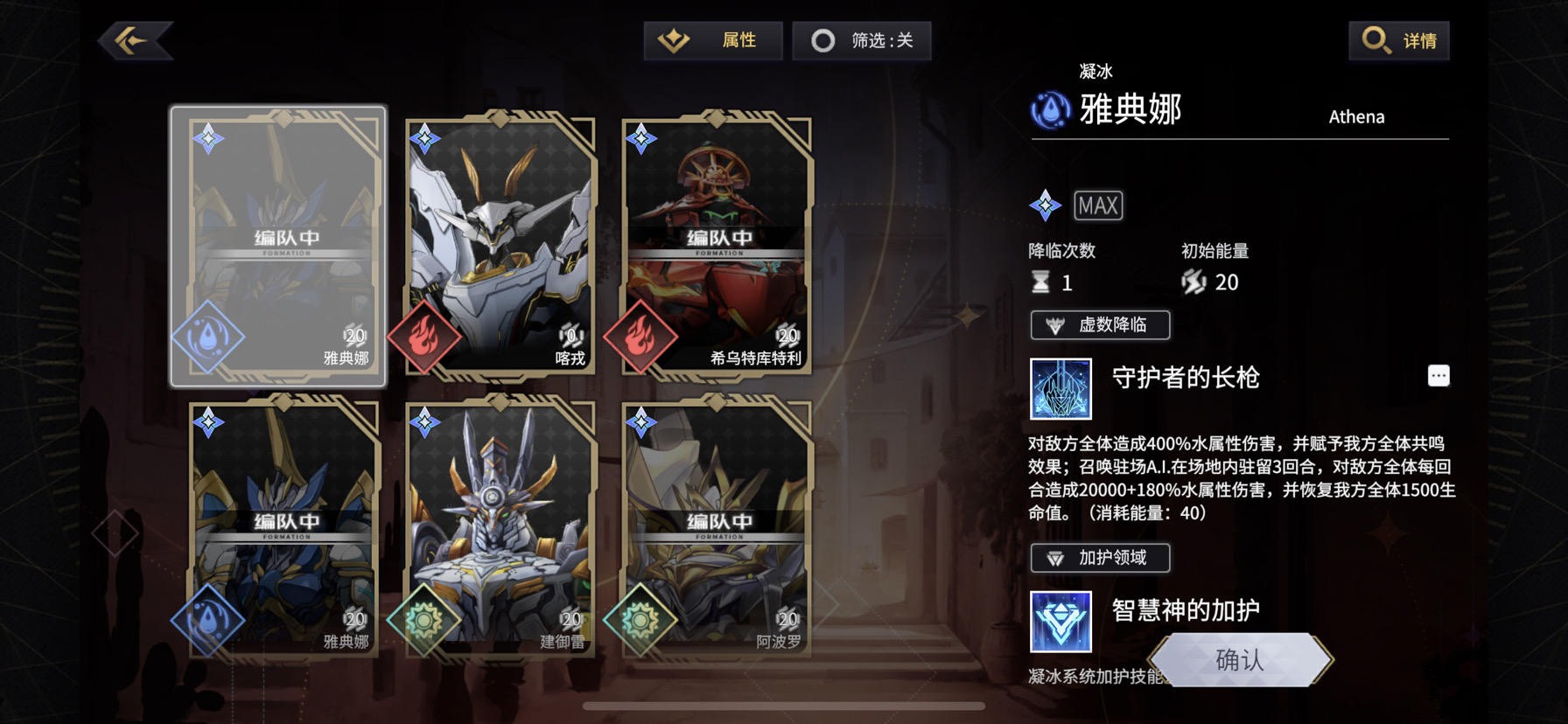Click the hourglass icon next to 降临次数

point(1041,282)
